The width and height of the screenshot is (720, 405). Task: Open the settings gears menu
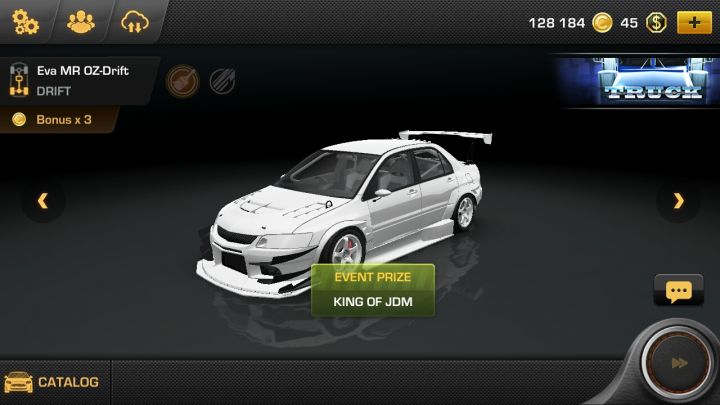tap(25, 21)
